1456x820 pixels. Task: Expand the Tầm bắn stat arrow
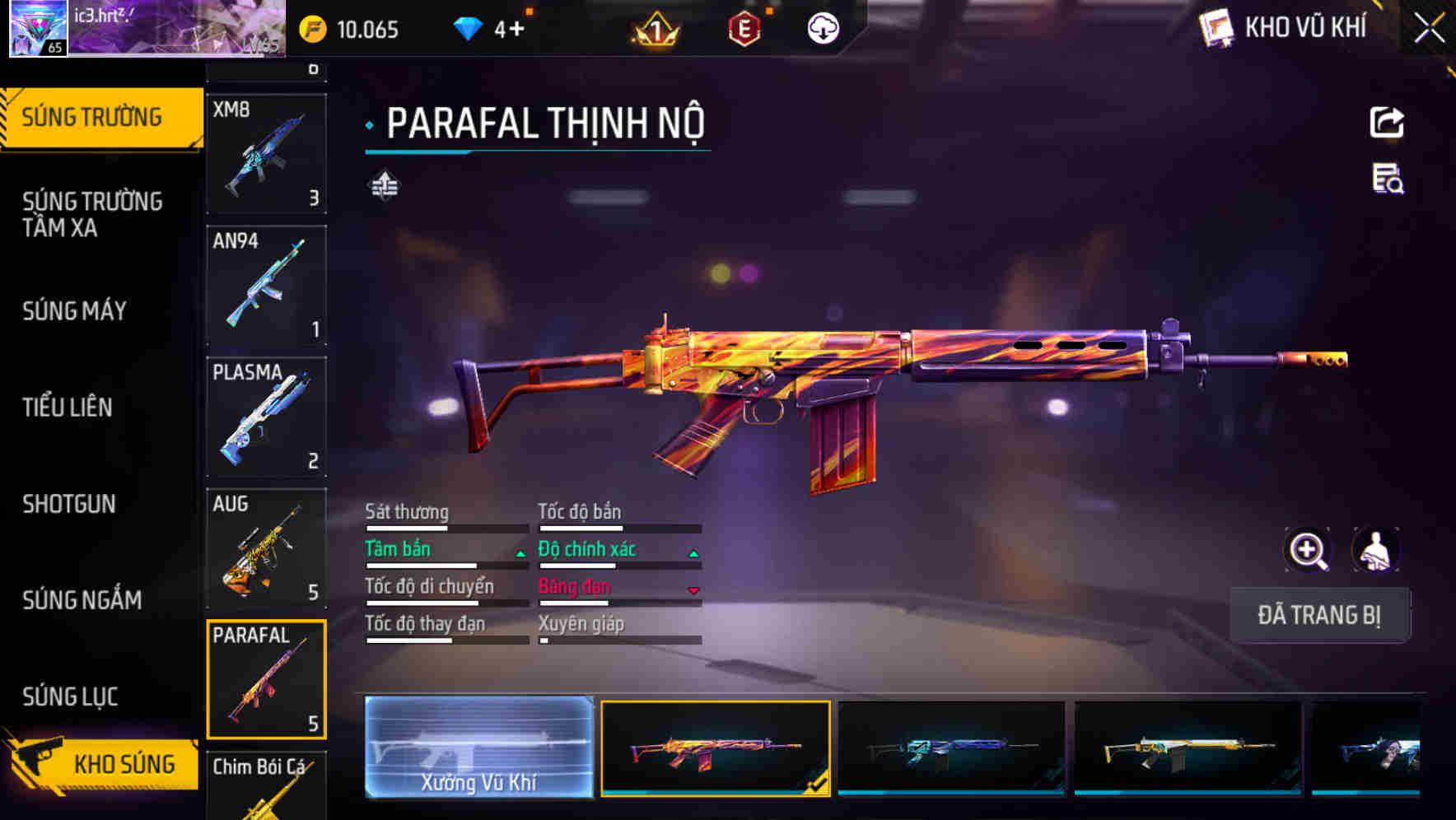tap(520, 552)
